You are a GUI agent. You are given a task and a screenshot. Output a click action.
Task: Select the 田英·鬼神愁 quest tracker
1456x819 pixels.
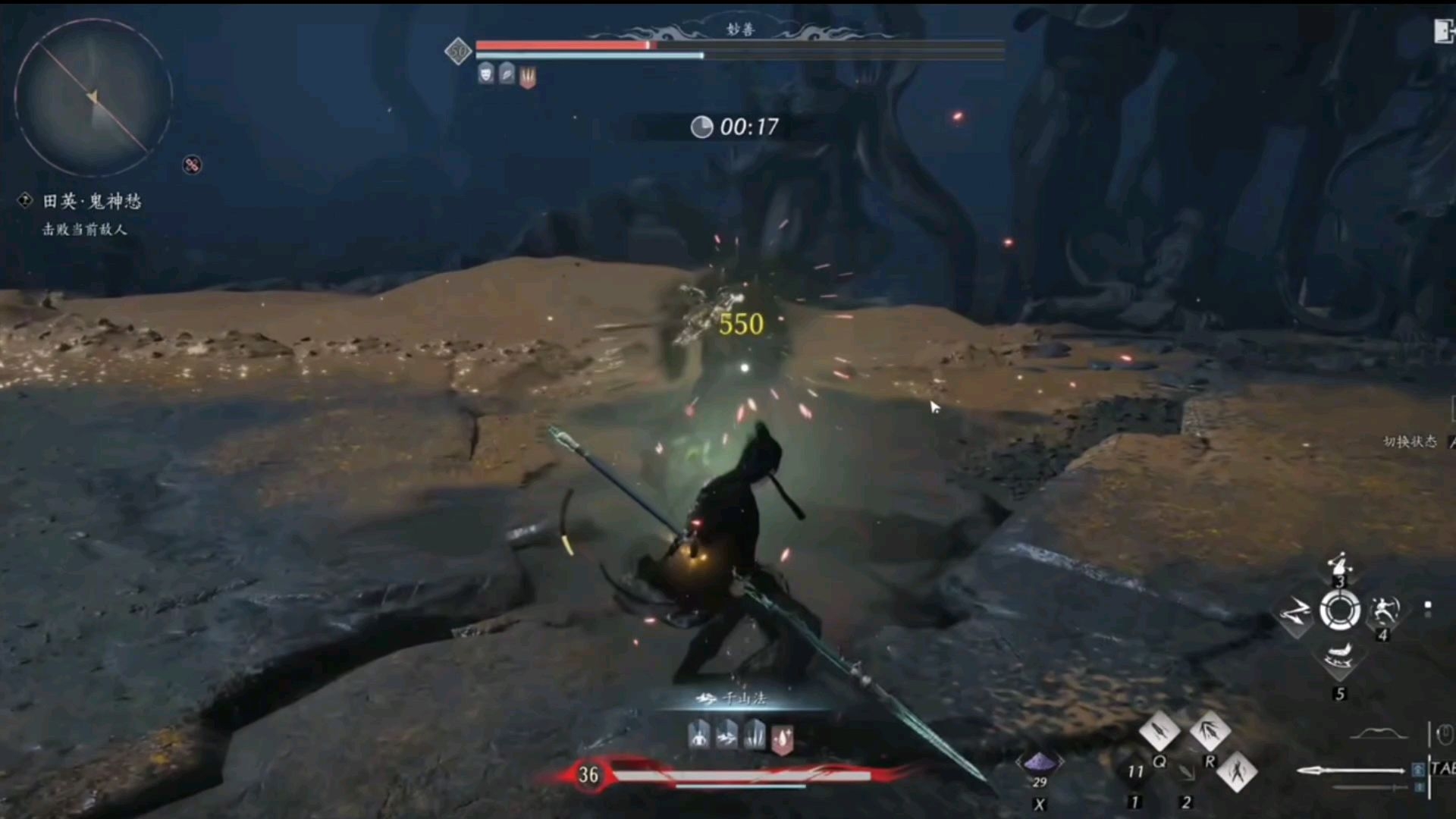91,201
